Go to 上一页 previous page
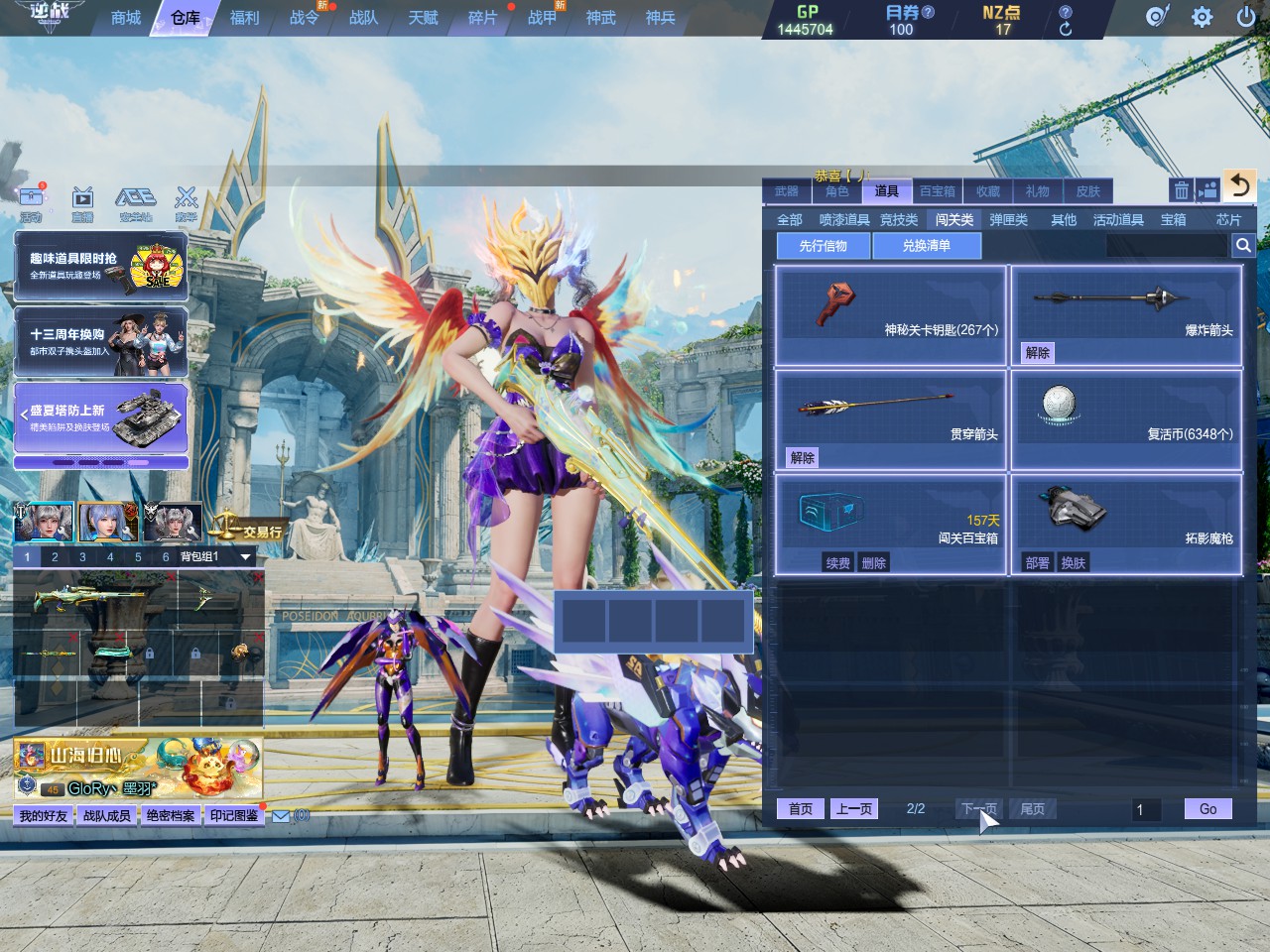 tap(854, 809)
